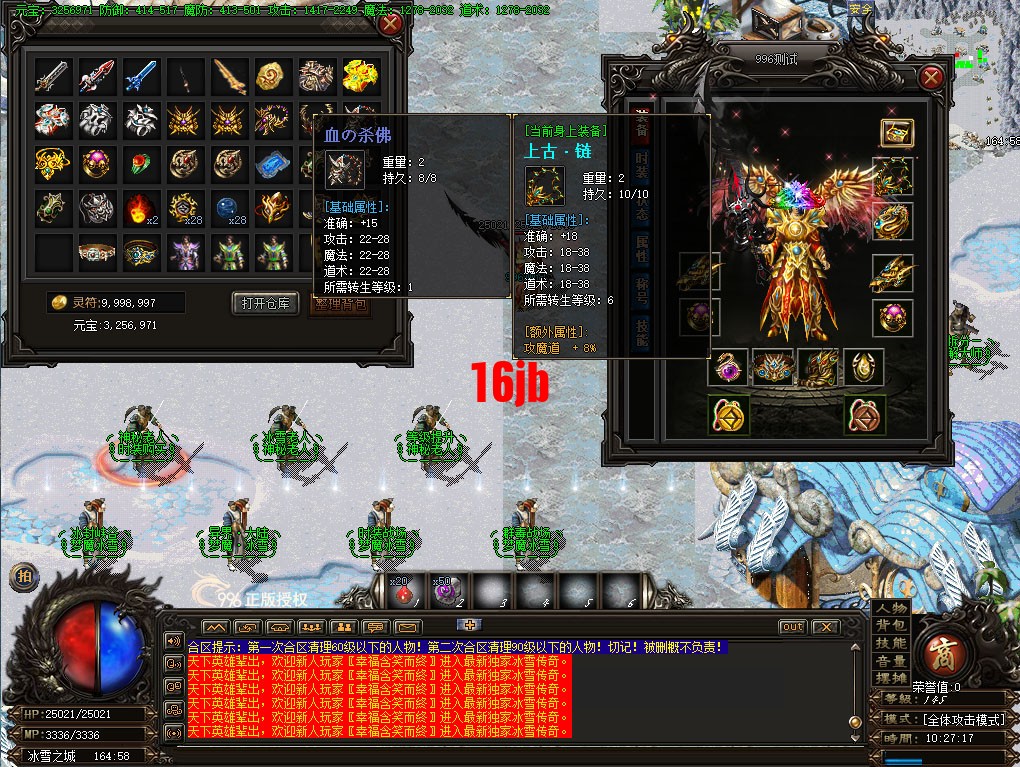Click the round 拍 auction button

tap(24, 577)
